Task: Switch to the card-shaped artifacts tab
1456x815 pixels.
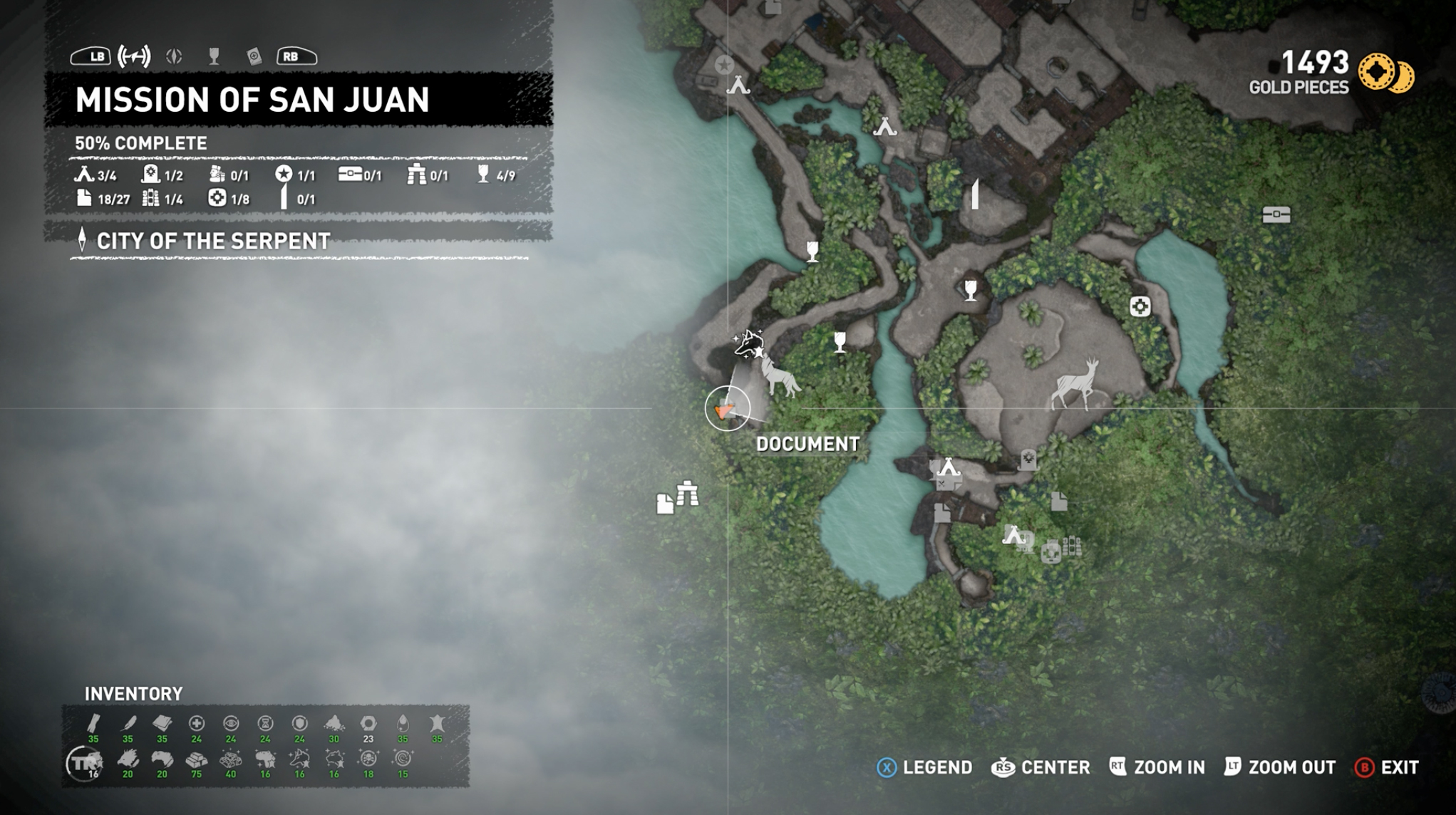Action: pos(254,56)
